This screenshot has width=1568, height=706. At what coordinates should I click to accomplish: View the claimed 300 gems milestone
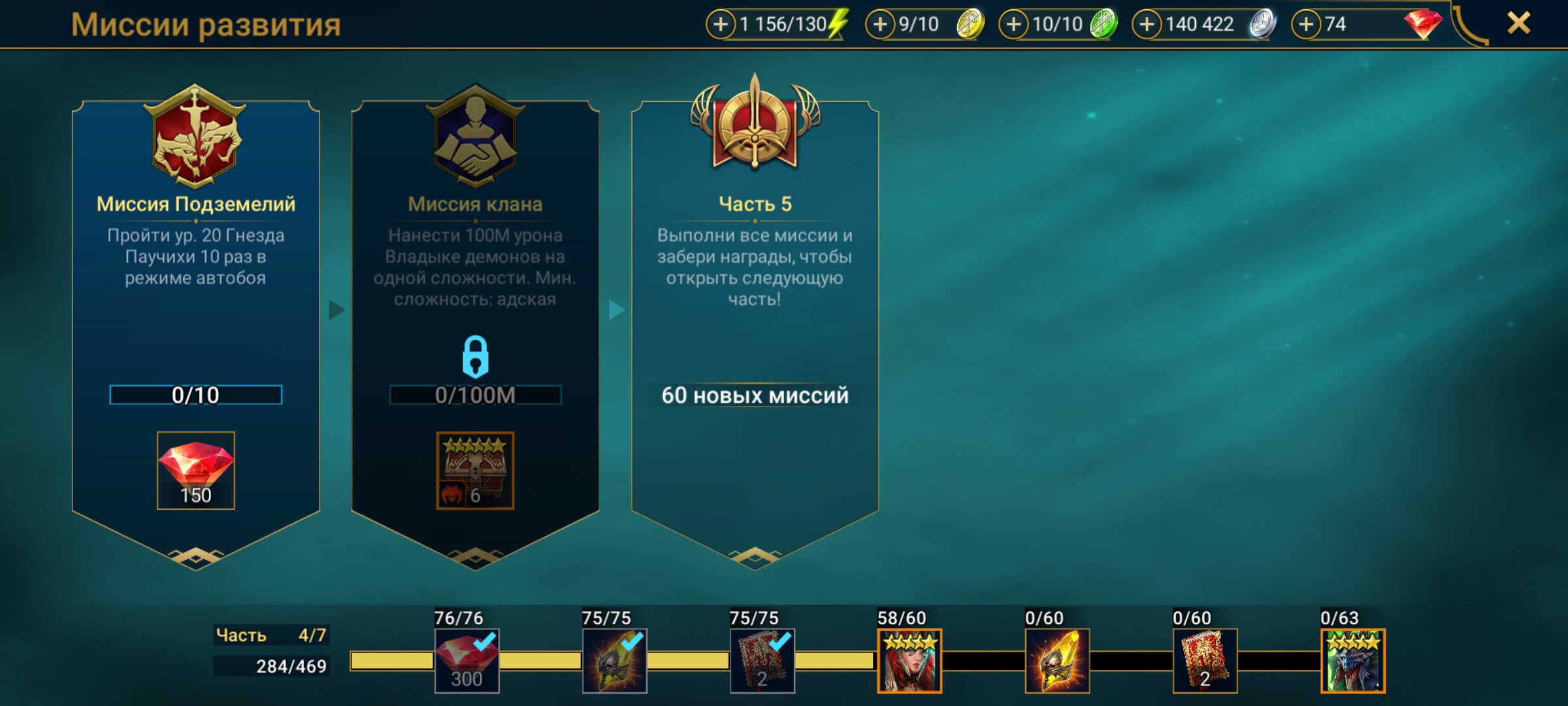pos(466,661)
